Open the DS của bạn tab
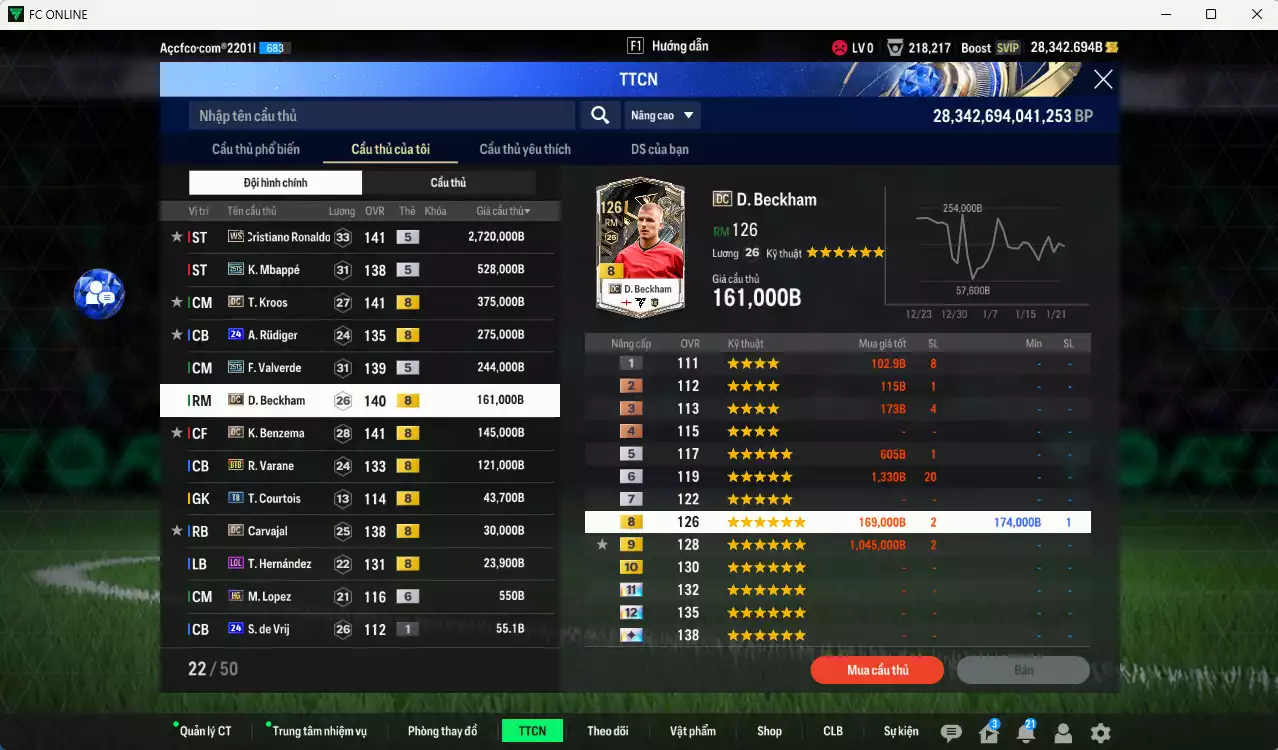 coord(659,149)
